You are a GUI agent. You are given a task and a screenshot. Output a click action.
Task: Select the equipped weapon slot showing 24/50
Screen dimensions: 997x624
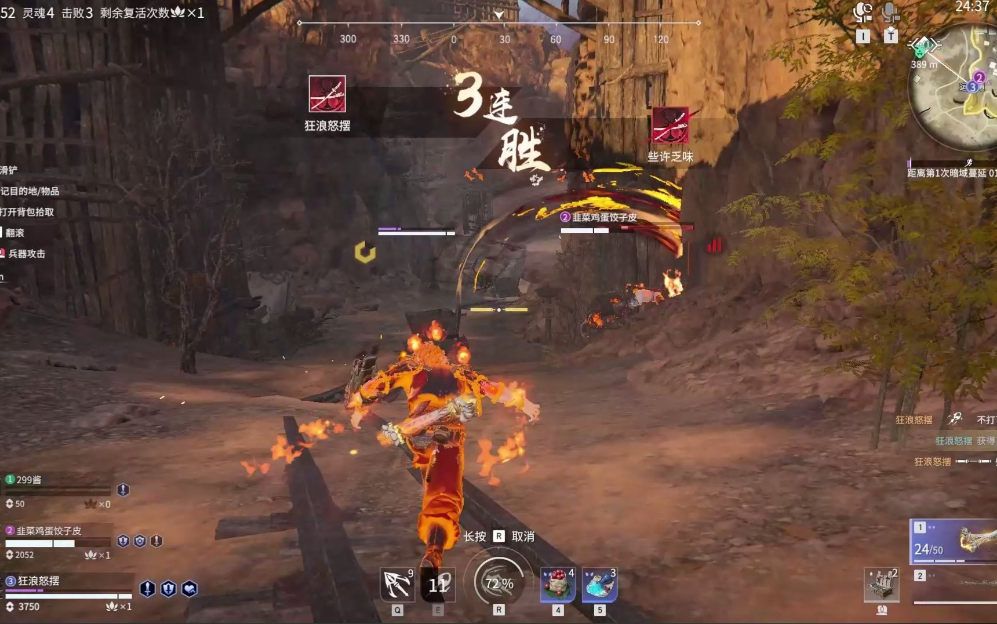coord(953,541)
